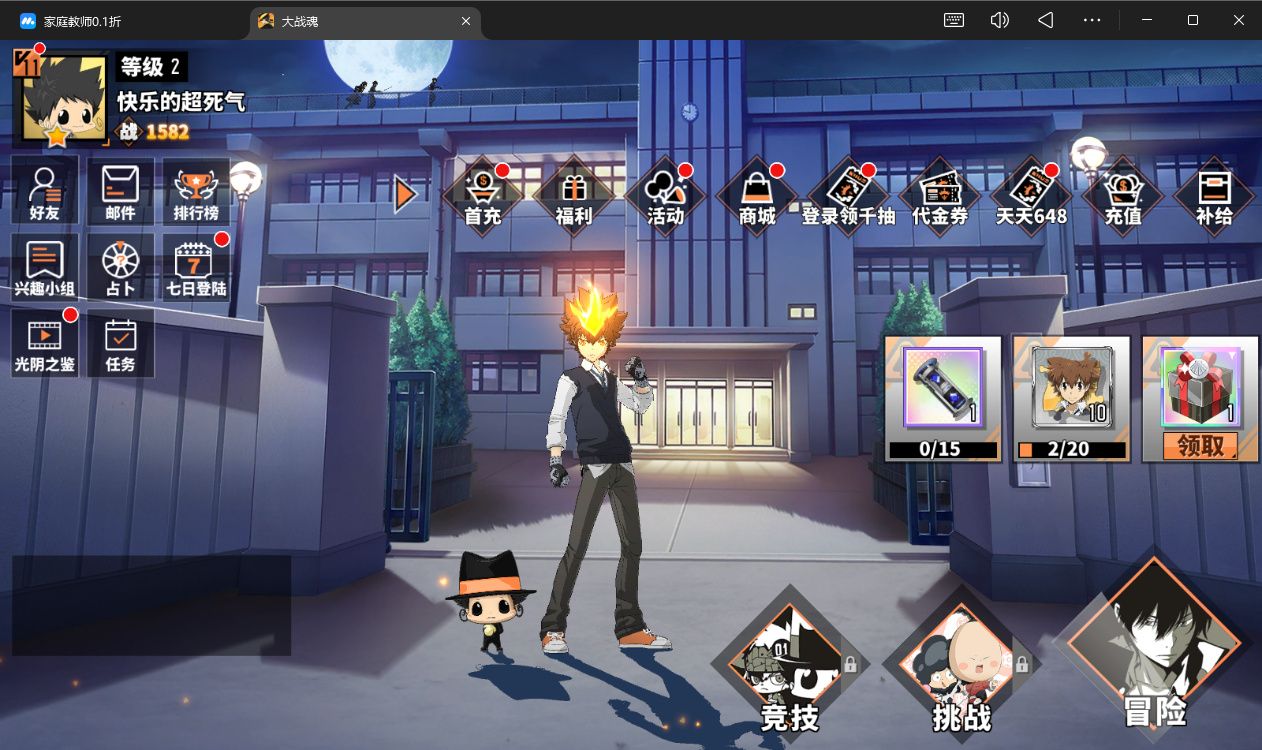The height and width of the screenshot is (750, 1262).
Task: Open the 邮件 mailbox
Action: 120,191
